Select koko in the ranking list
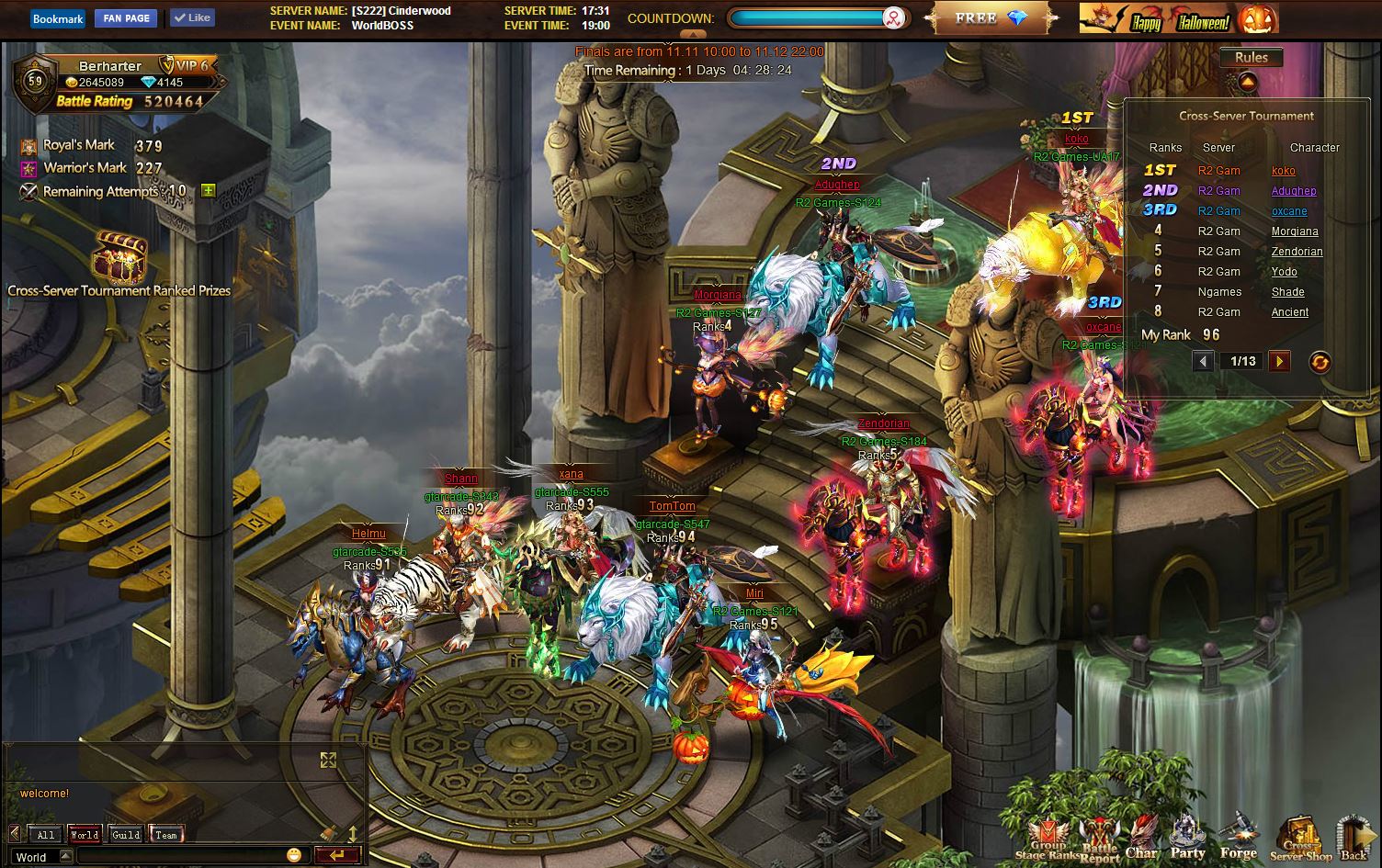This screenshot has width=1382, height=868. pyautogui.click(x=1284, y=171)
